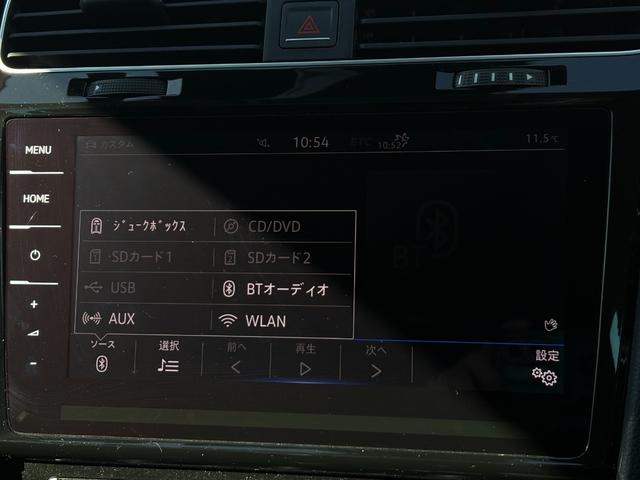Choose the USB source entry
This screenshot has height=480, width=640.
point(147,289)
